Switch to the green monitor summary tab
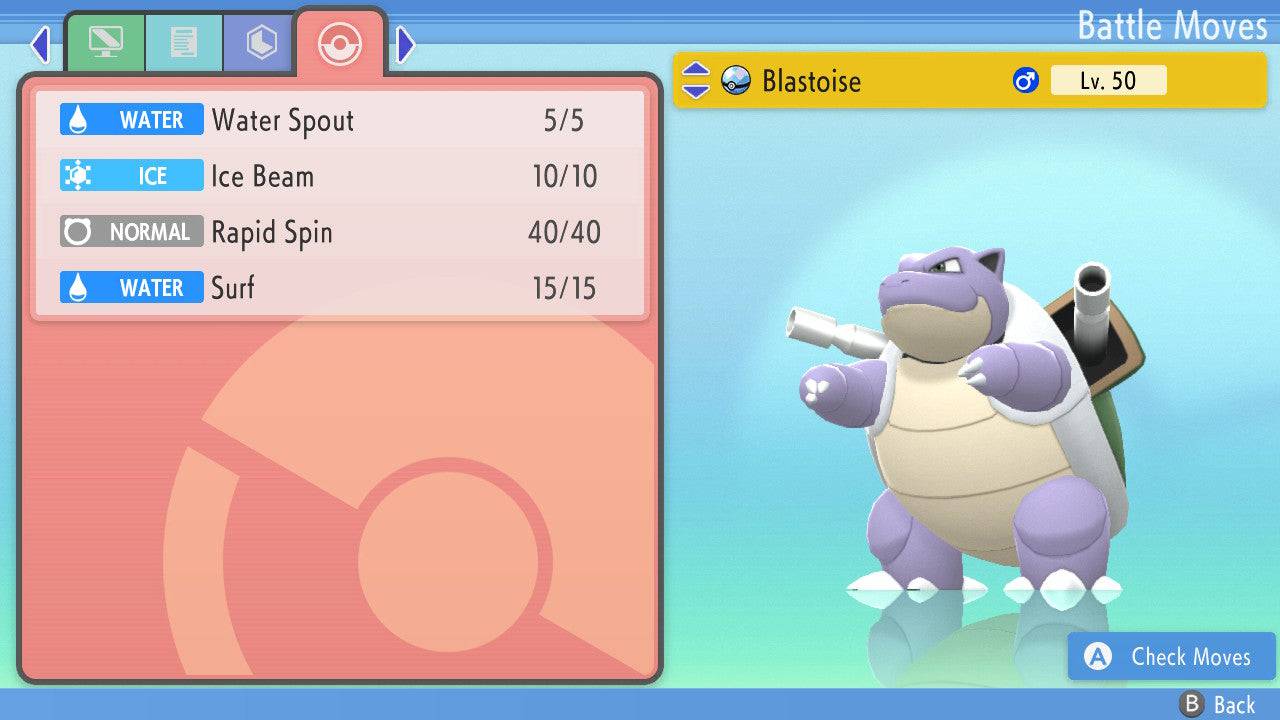The image size is (1280, 720). 105,43
